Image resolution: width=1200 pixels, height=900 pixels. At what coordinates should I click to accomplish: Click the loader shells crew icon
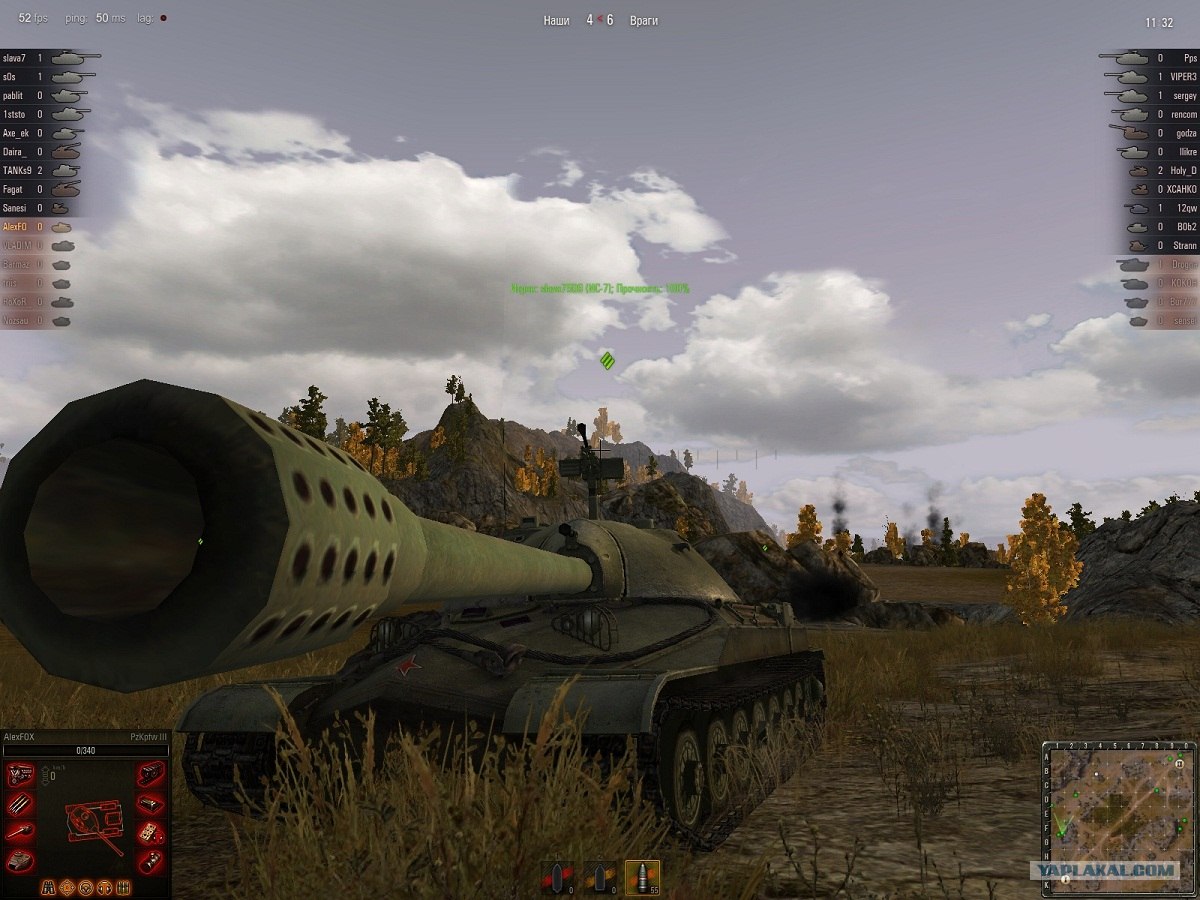tap(124, 887)
